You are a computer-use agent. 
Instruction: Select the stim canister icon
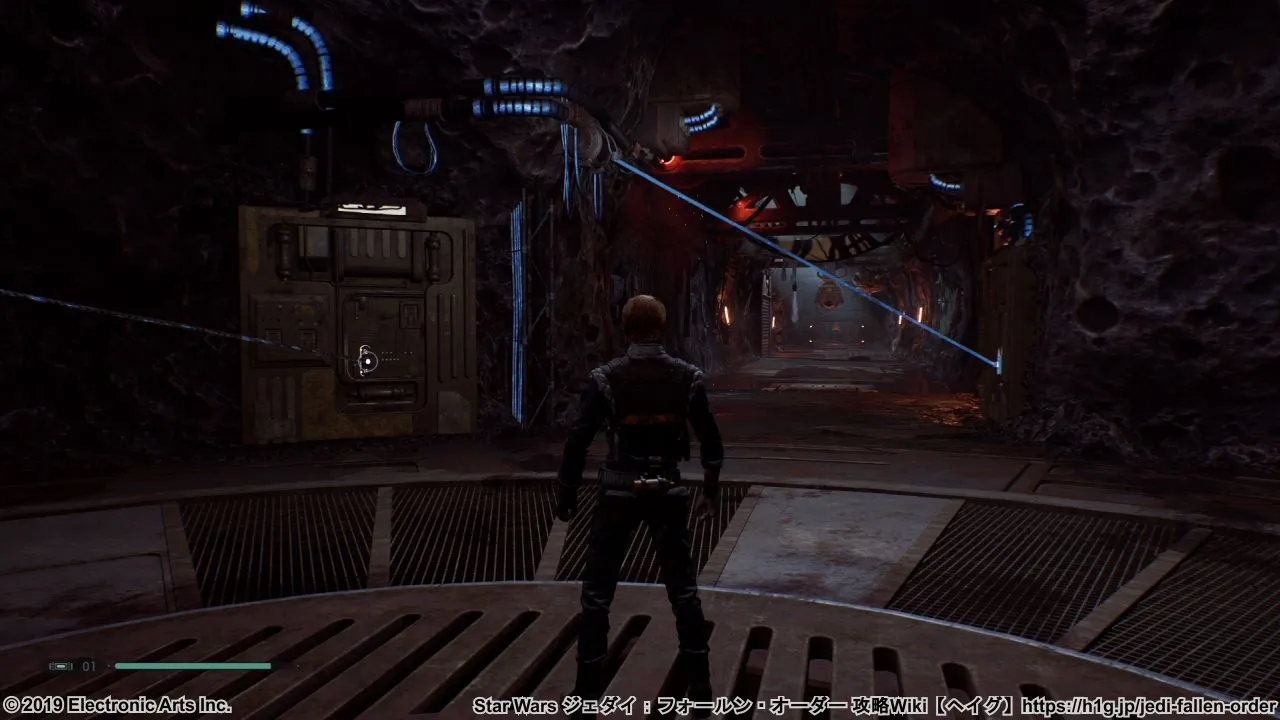coord(60,665)
